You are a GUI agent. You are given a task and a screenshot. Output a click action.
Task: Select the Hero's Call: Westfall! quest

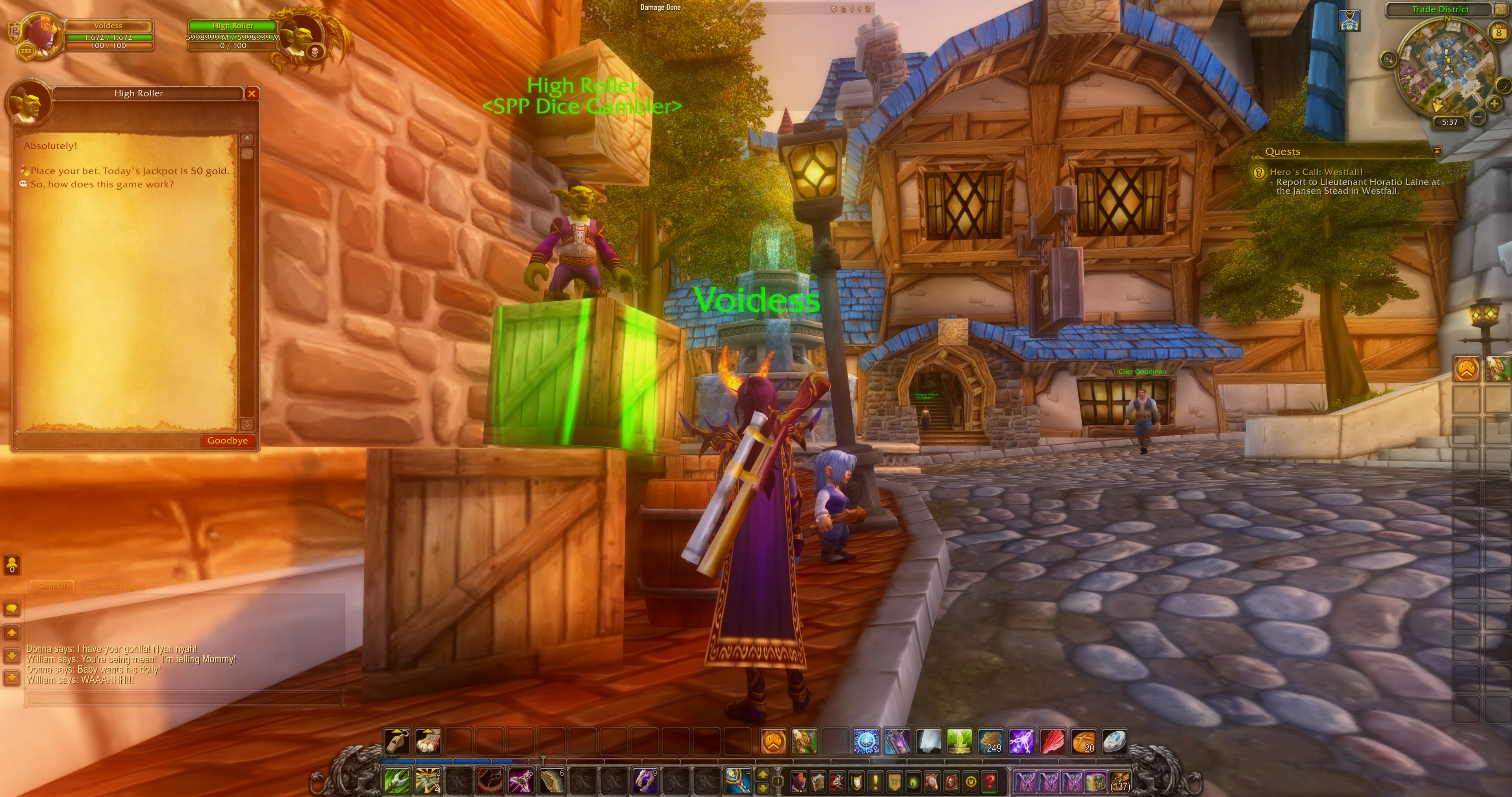point(1316,172)
